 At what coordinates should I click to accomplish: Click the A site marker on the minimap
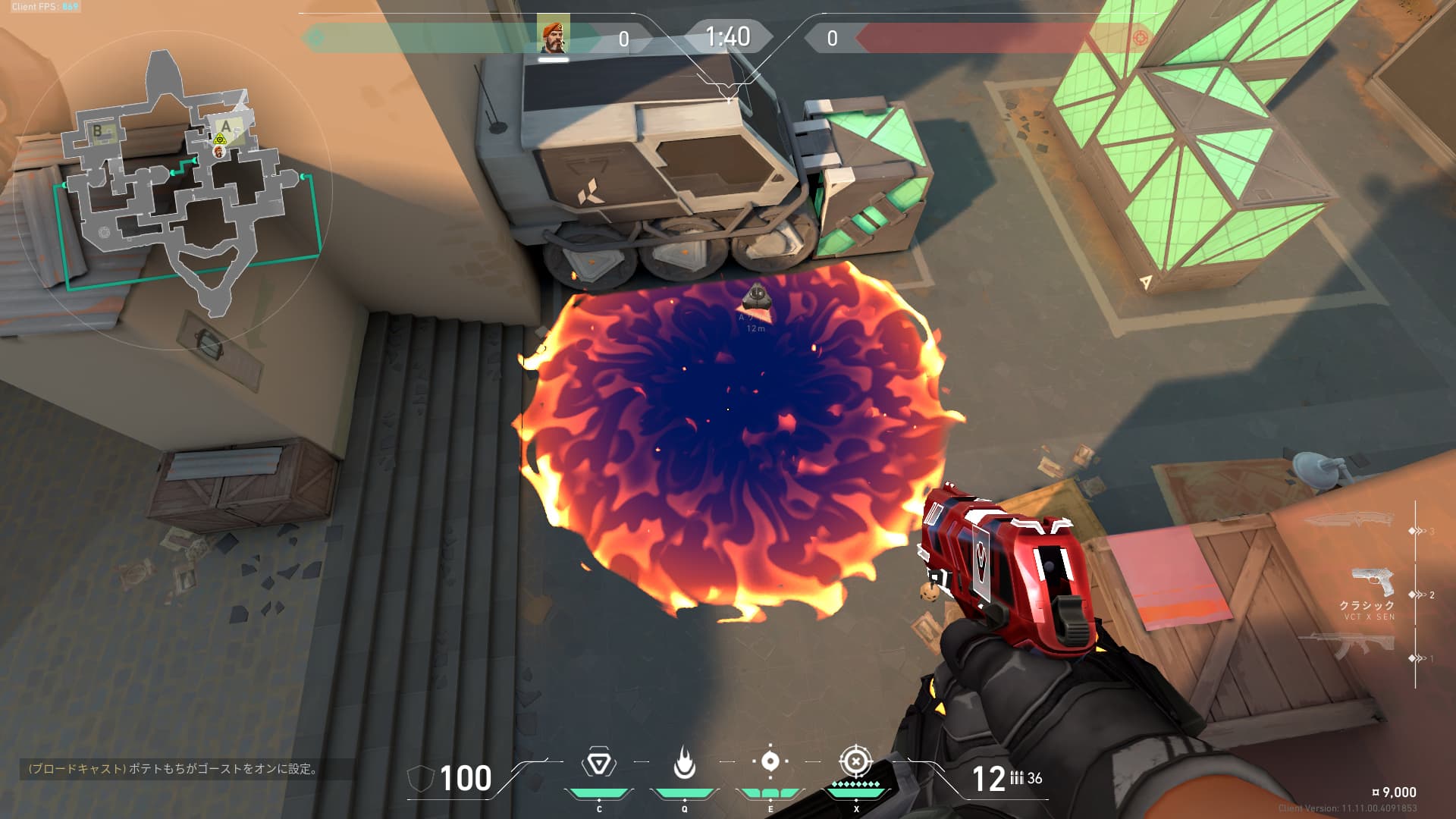click(x=226, y=126)
